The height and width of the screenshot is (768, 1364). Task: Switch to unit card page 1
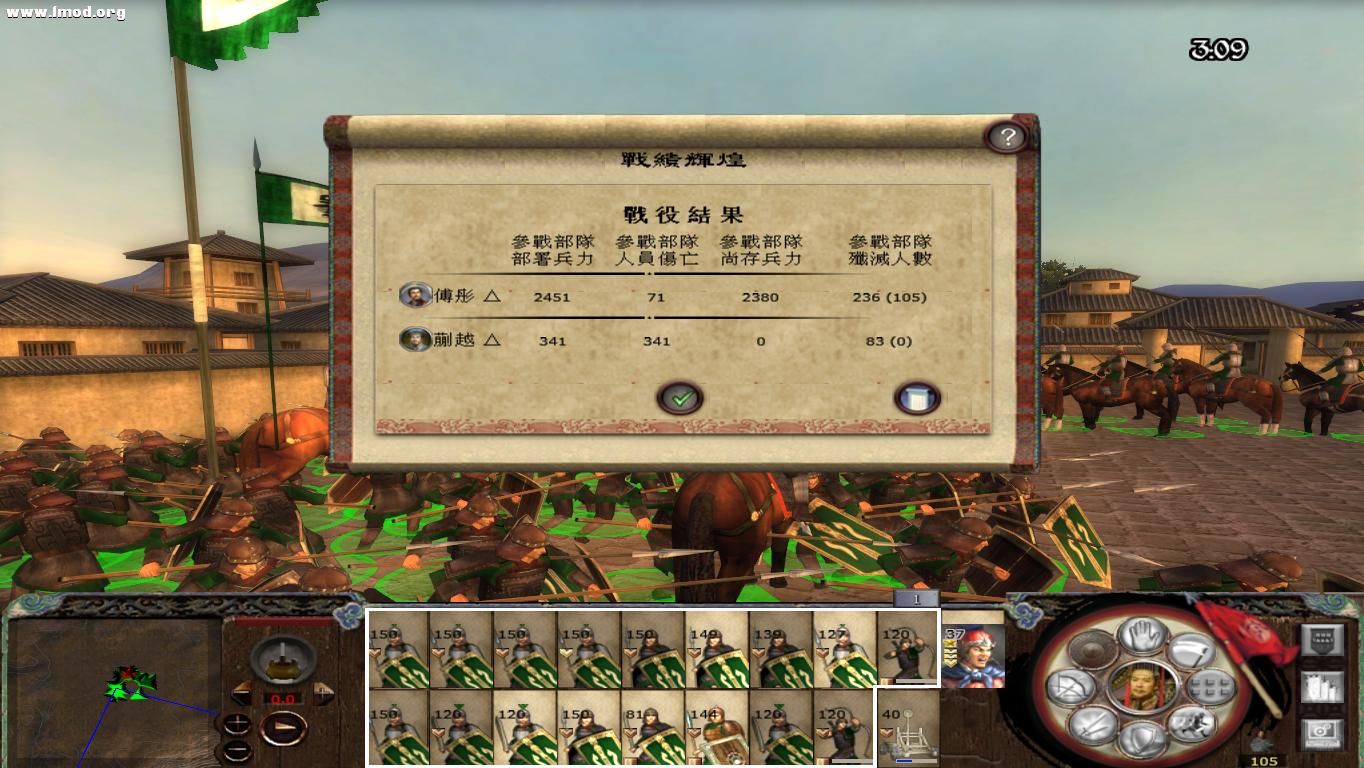coord(916,598)
